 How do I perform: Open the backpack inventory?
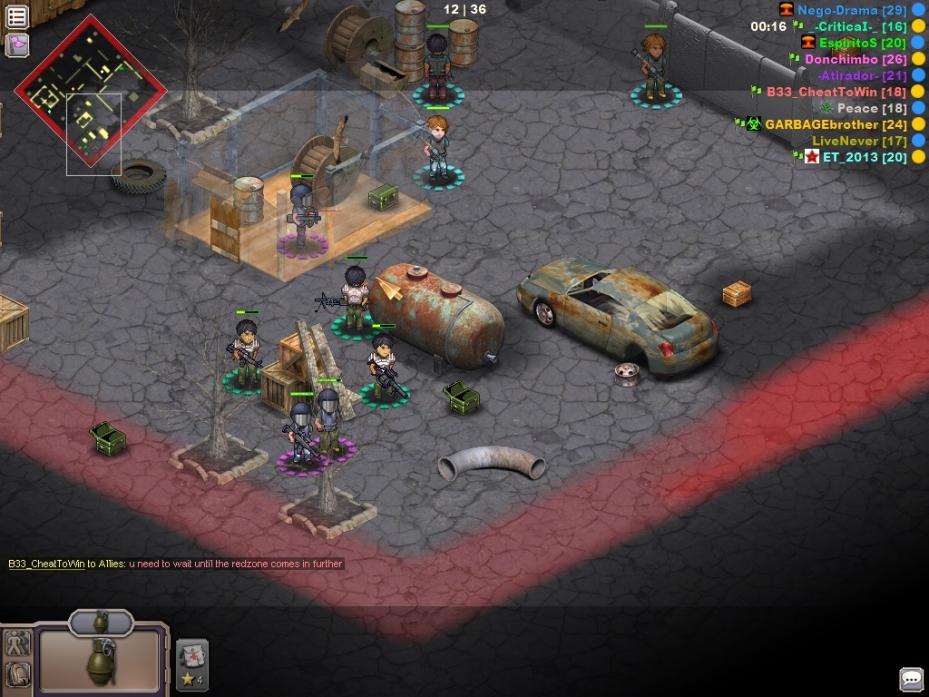[x=18, y=675]
